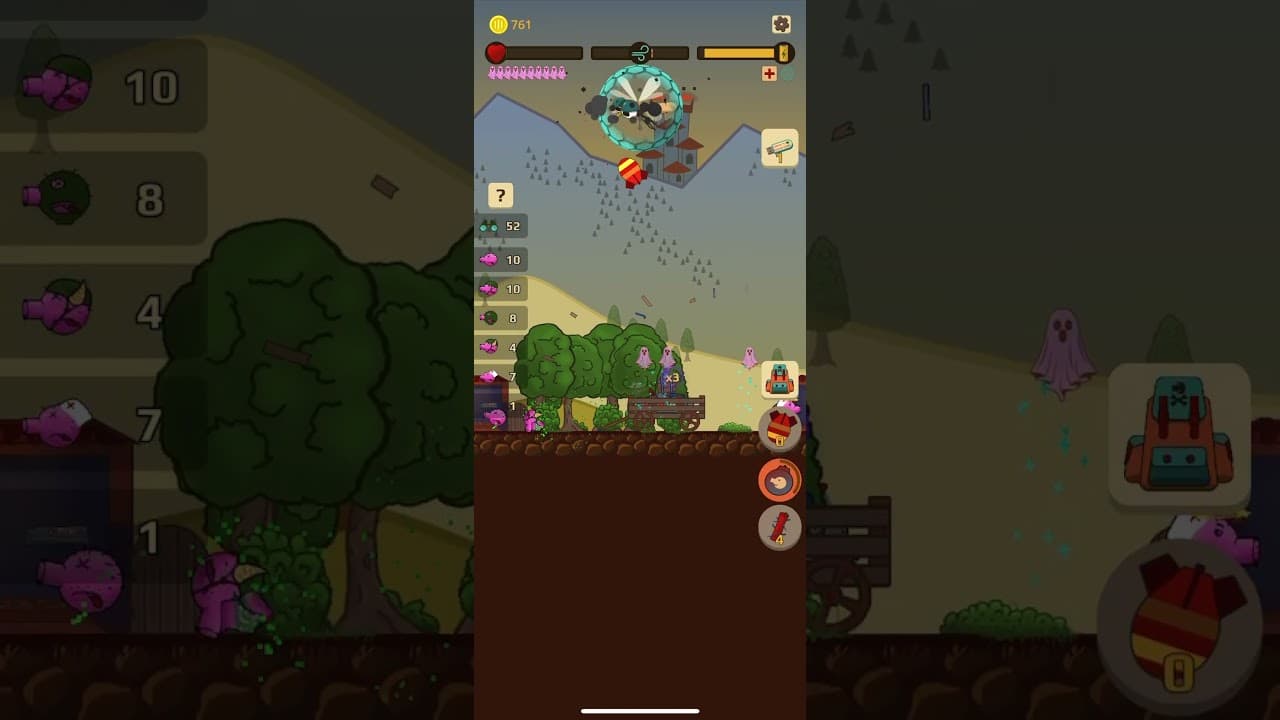
Task: Tap the hamster character portrait button
Action: 779,480
